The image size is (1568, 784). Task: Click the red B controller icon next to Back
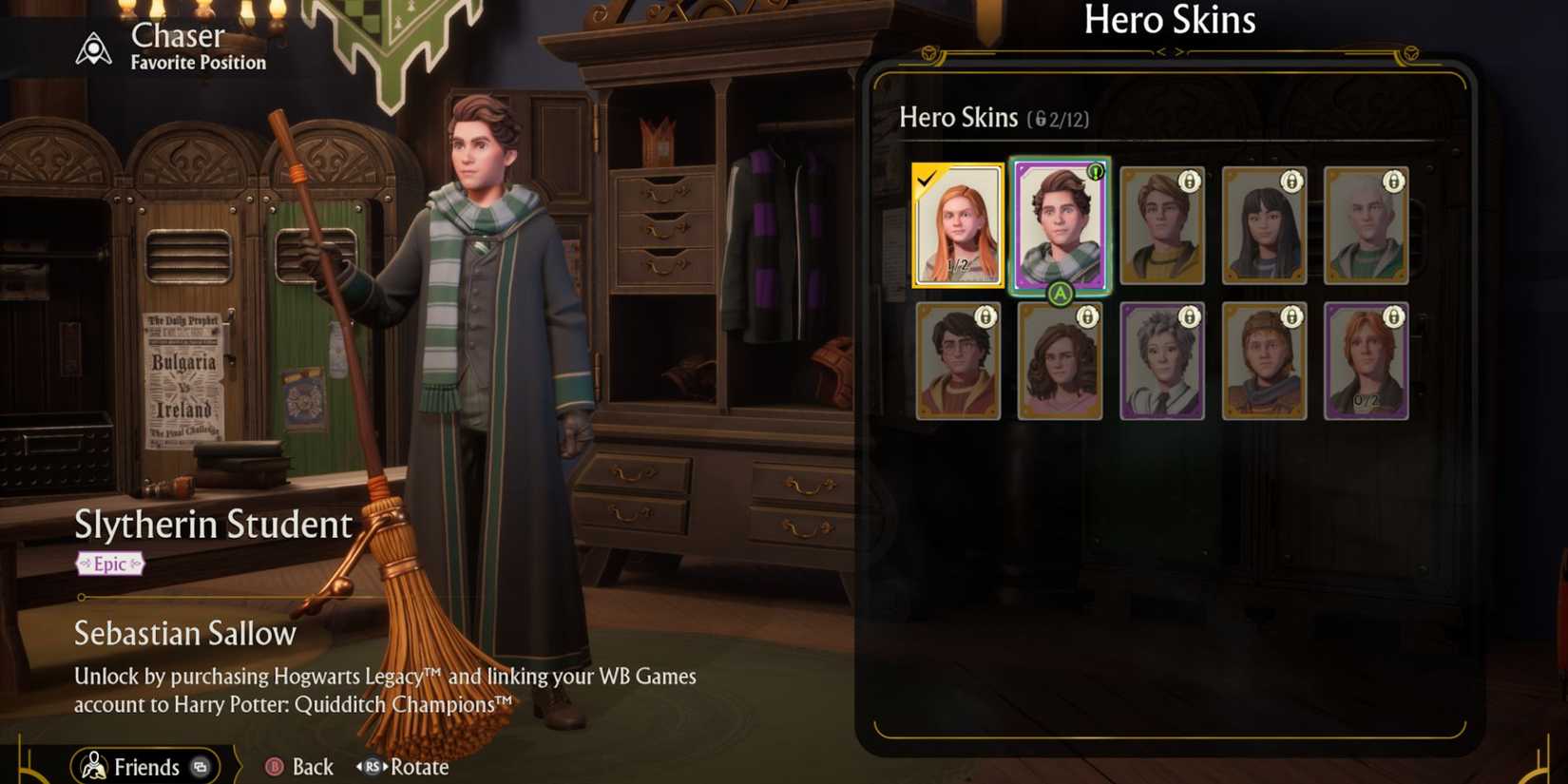click(274, 767)
